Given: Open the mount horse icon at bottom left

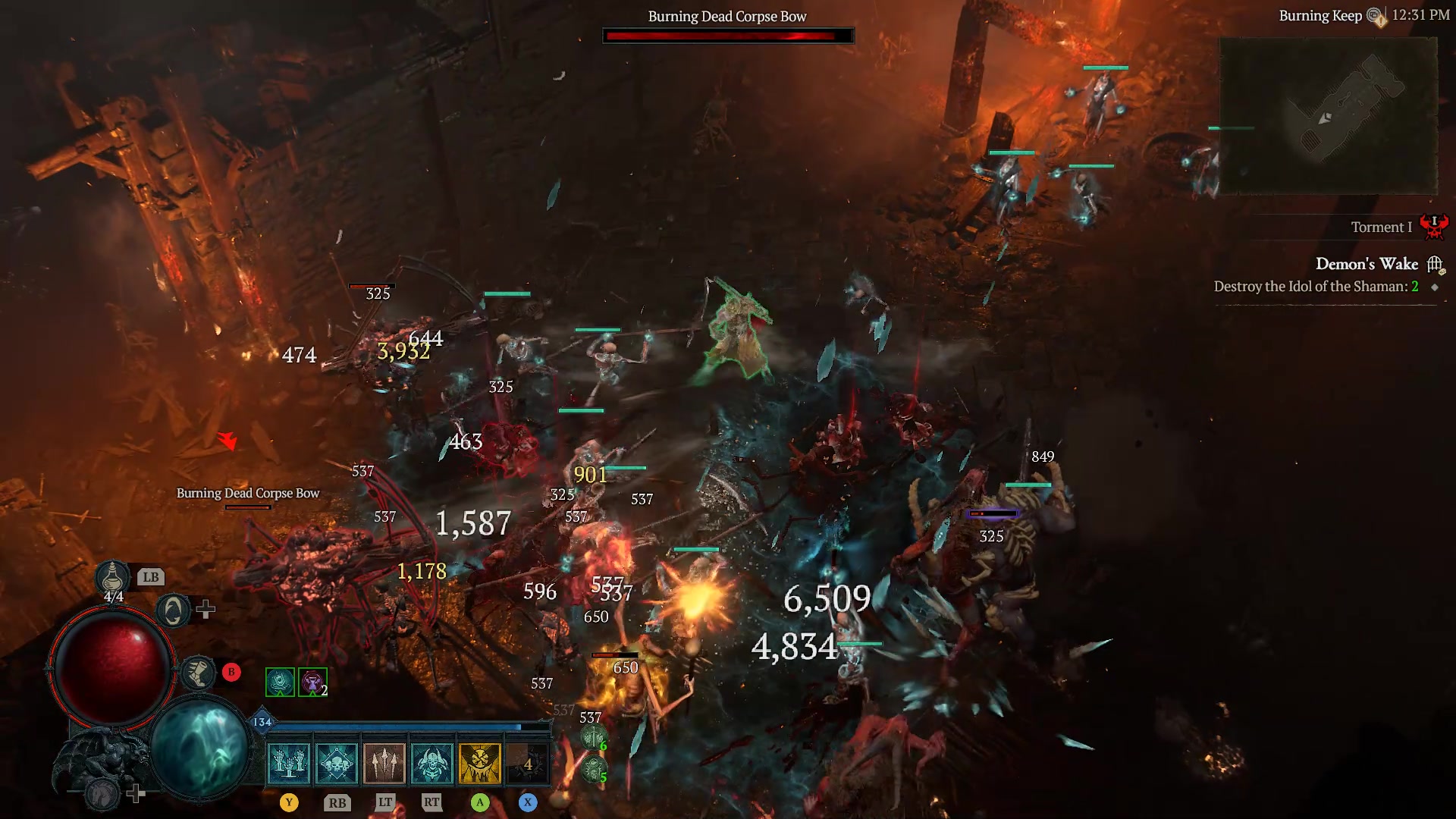Looking at the screenshot, I should click(x=102, y=794).
